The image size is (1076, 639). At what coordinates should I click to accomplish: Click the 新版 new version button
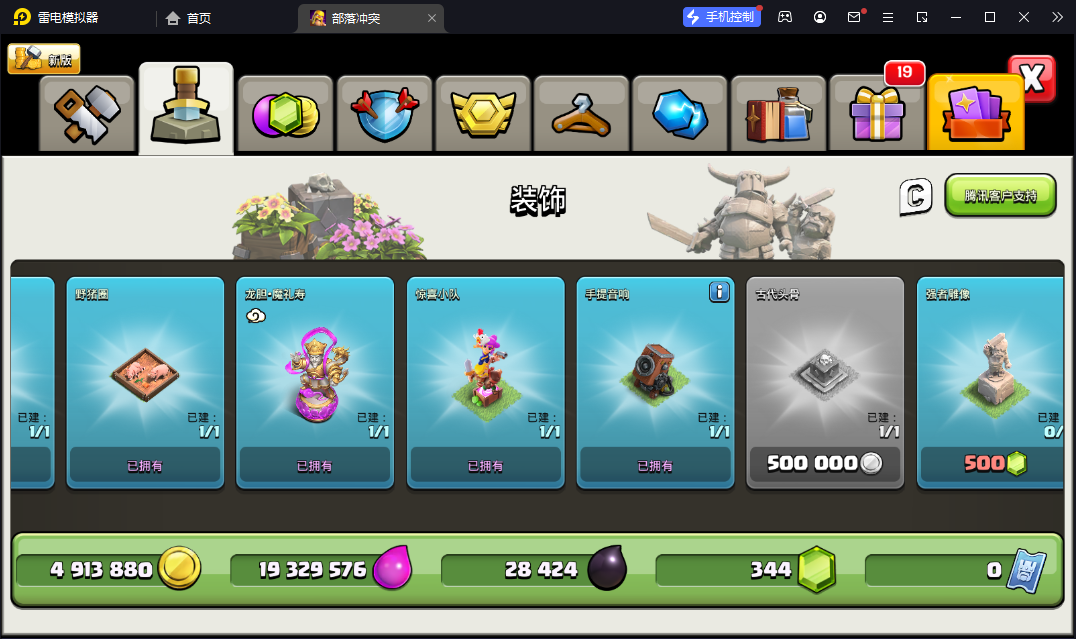[x=44, y=59]
